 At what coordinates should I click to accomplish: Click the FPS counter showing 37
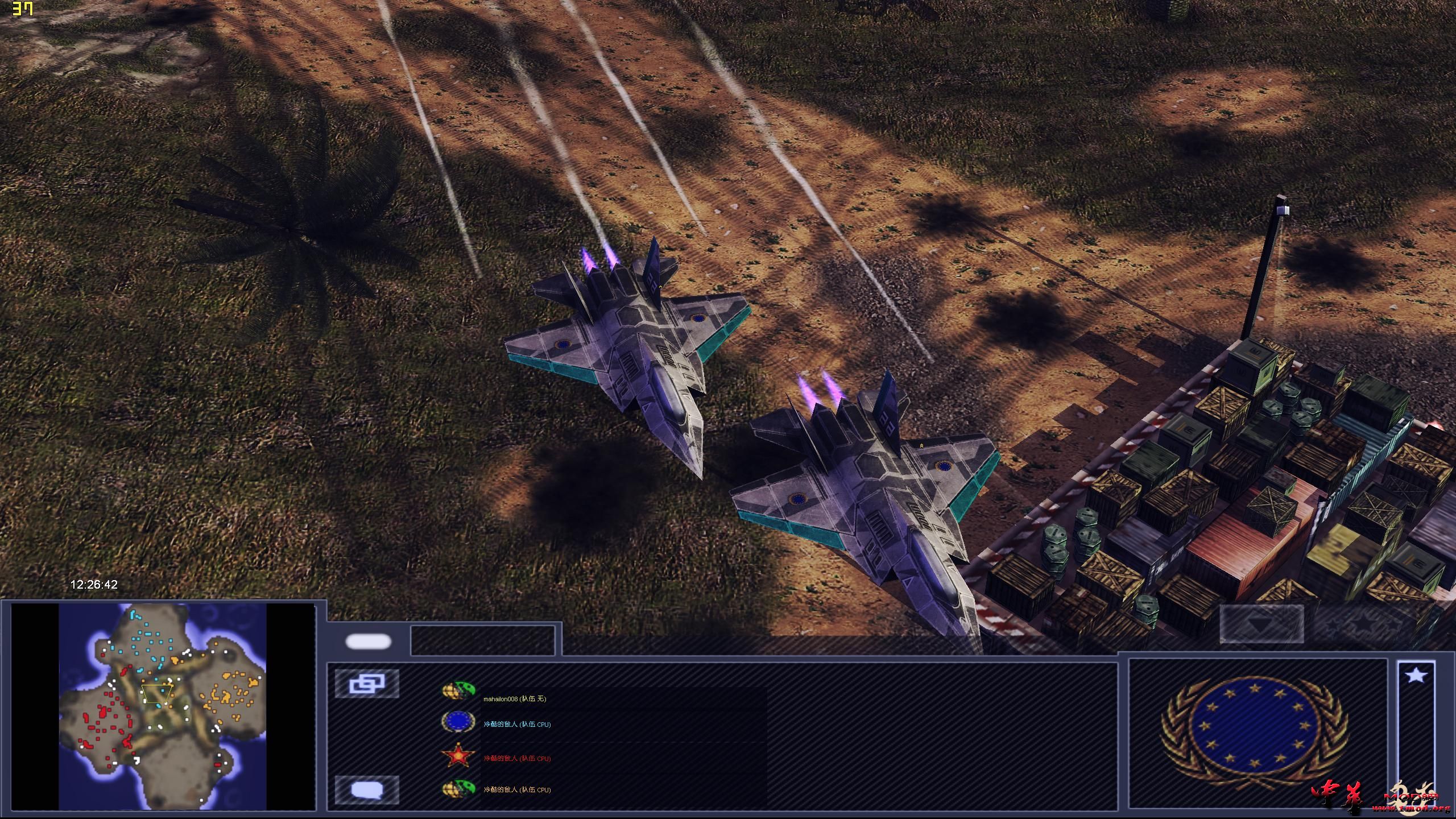[x=23, y=9]
